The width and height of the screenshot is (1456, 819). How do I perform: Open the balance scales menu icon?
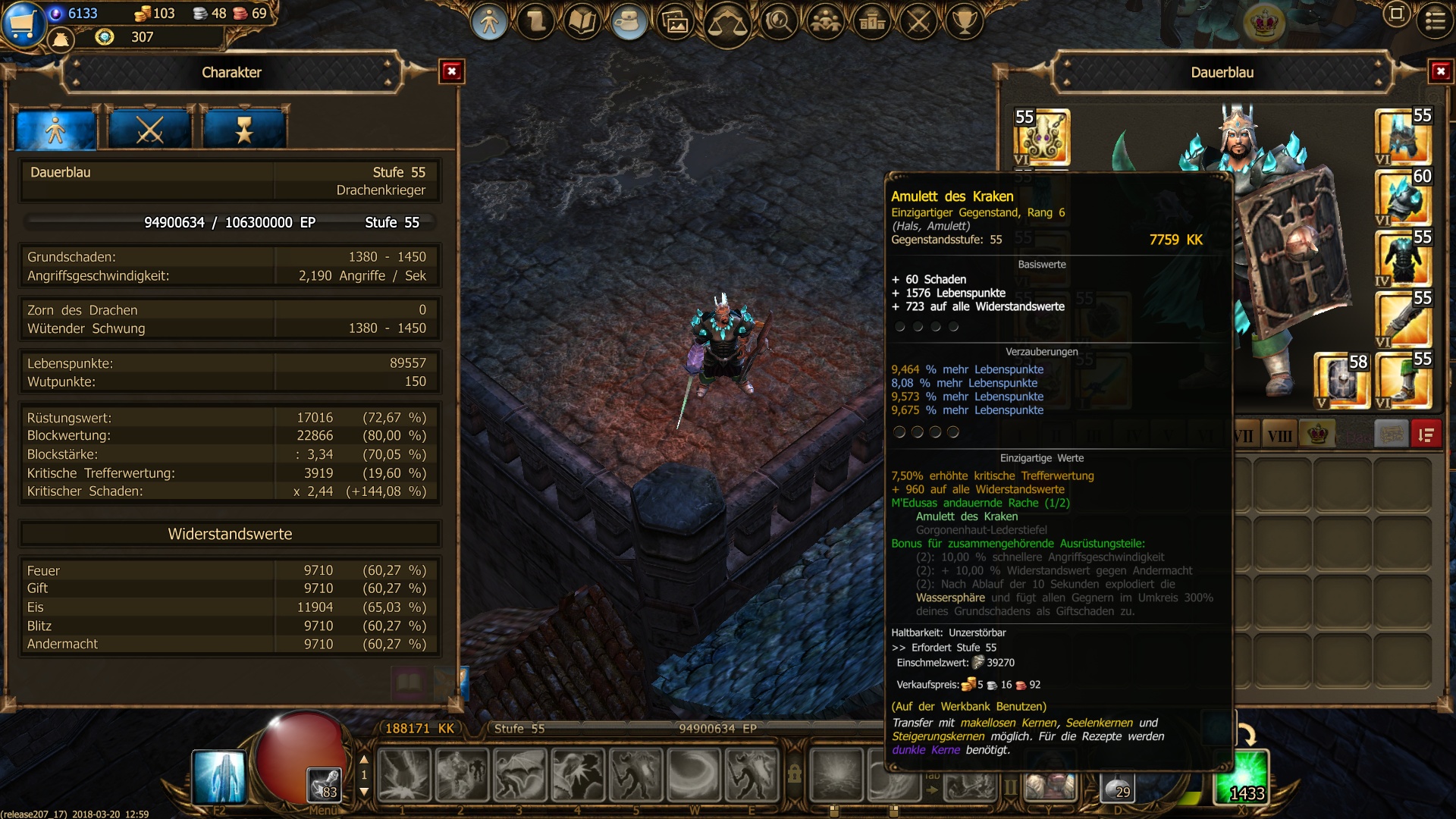click(x=727, y=24)
